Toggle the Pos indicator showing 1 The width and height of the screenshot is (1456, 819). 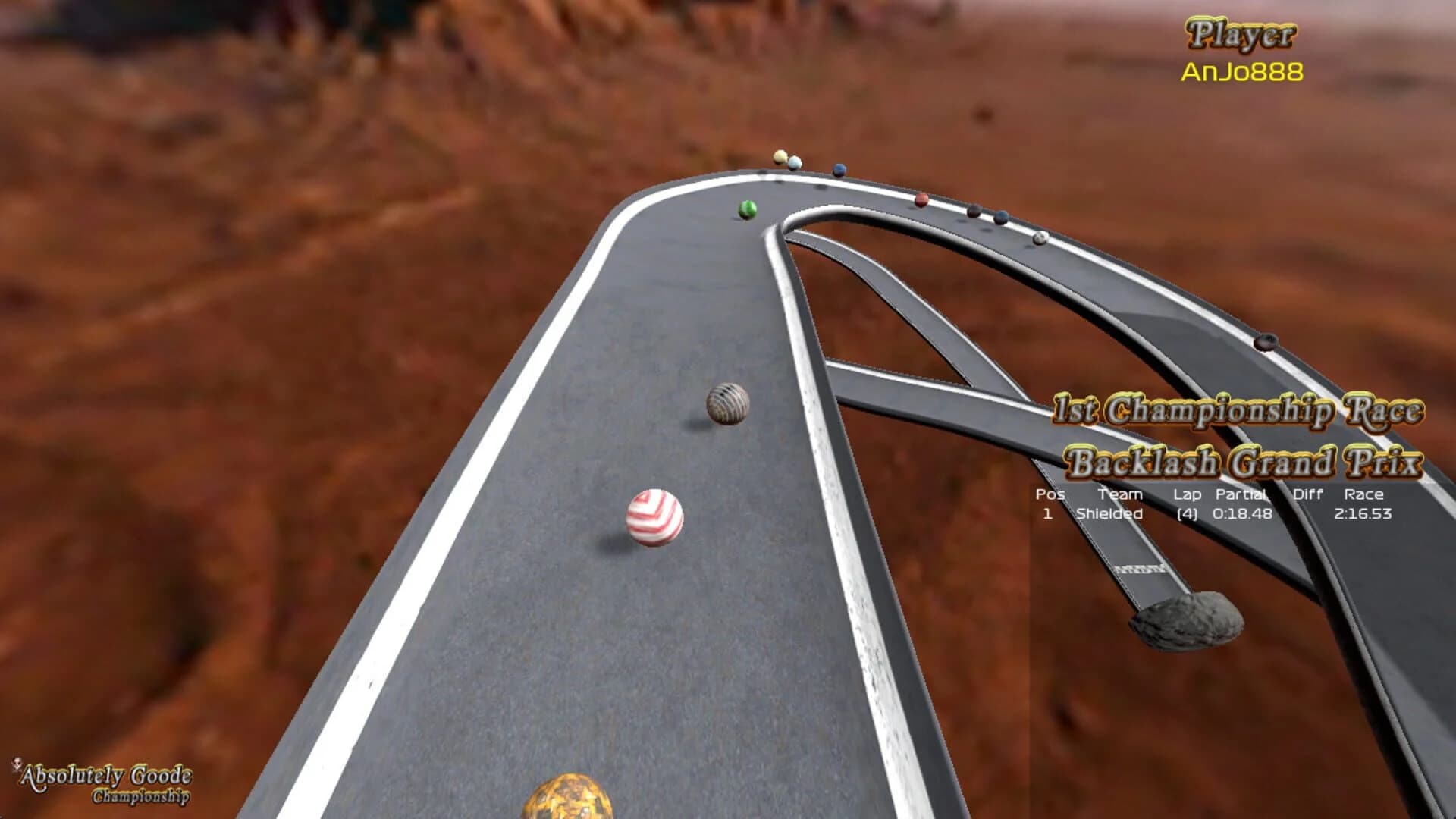click(1050, 513)
